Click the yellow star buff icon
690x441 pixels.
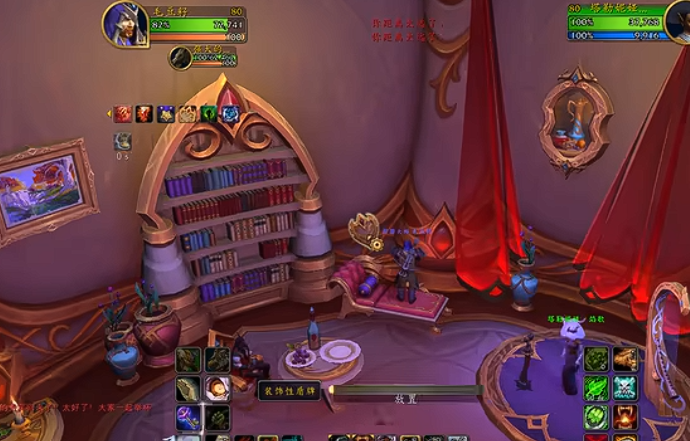(165, 114)
